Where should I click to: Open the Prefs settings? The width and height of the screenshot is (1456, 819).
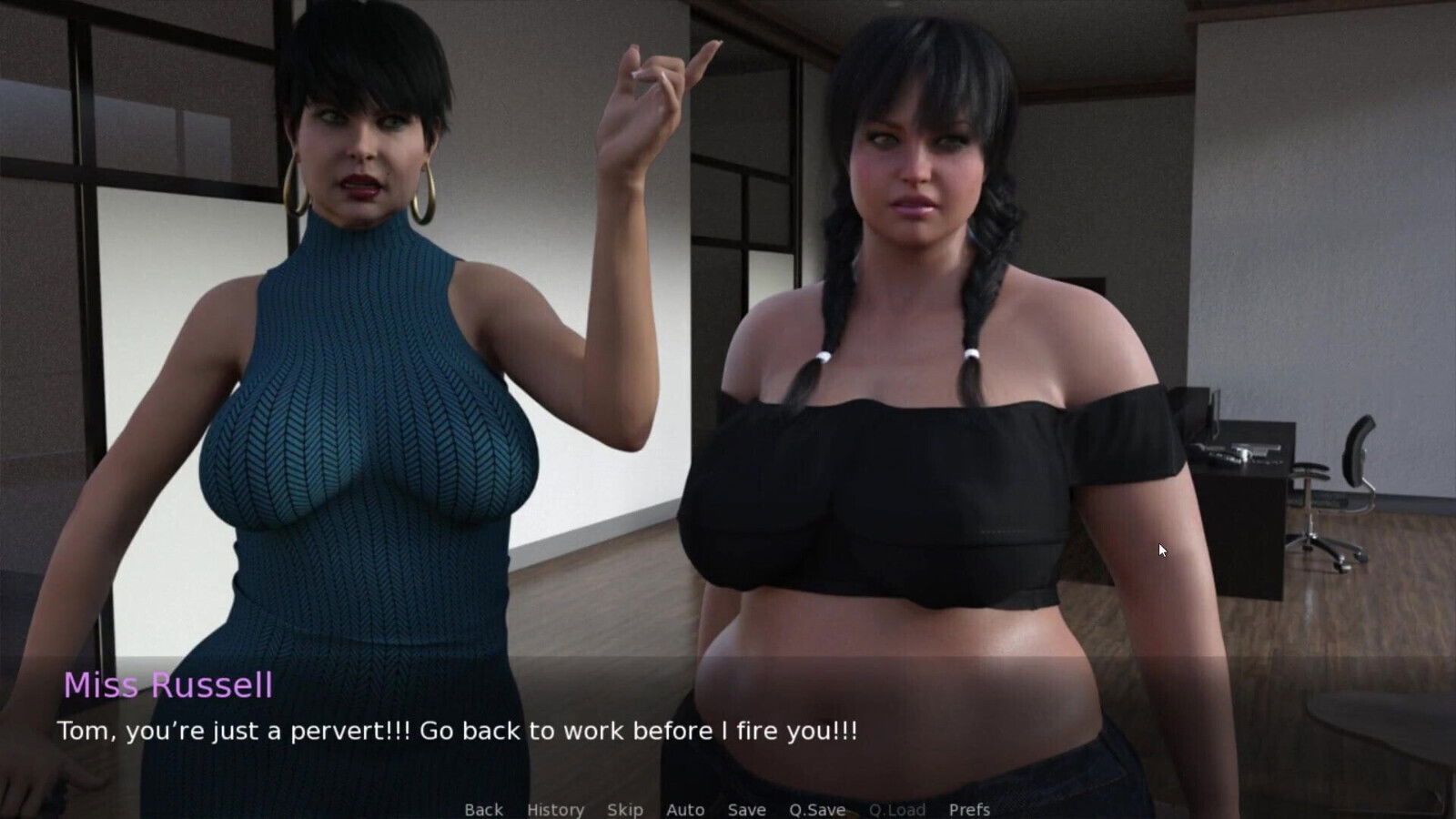point(969,809)
